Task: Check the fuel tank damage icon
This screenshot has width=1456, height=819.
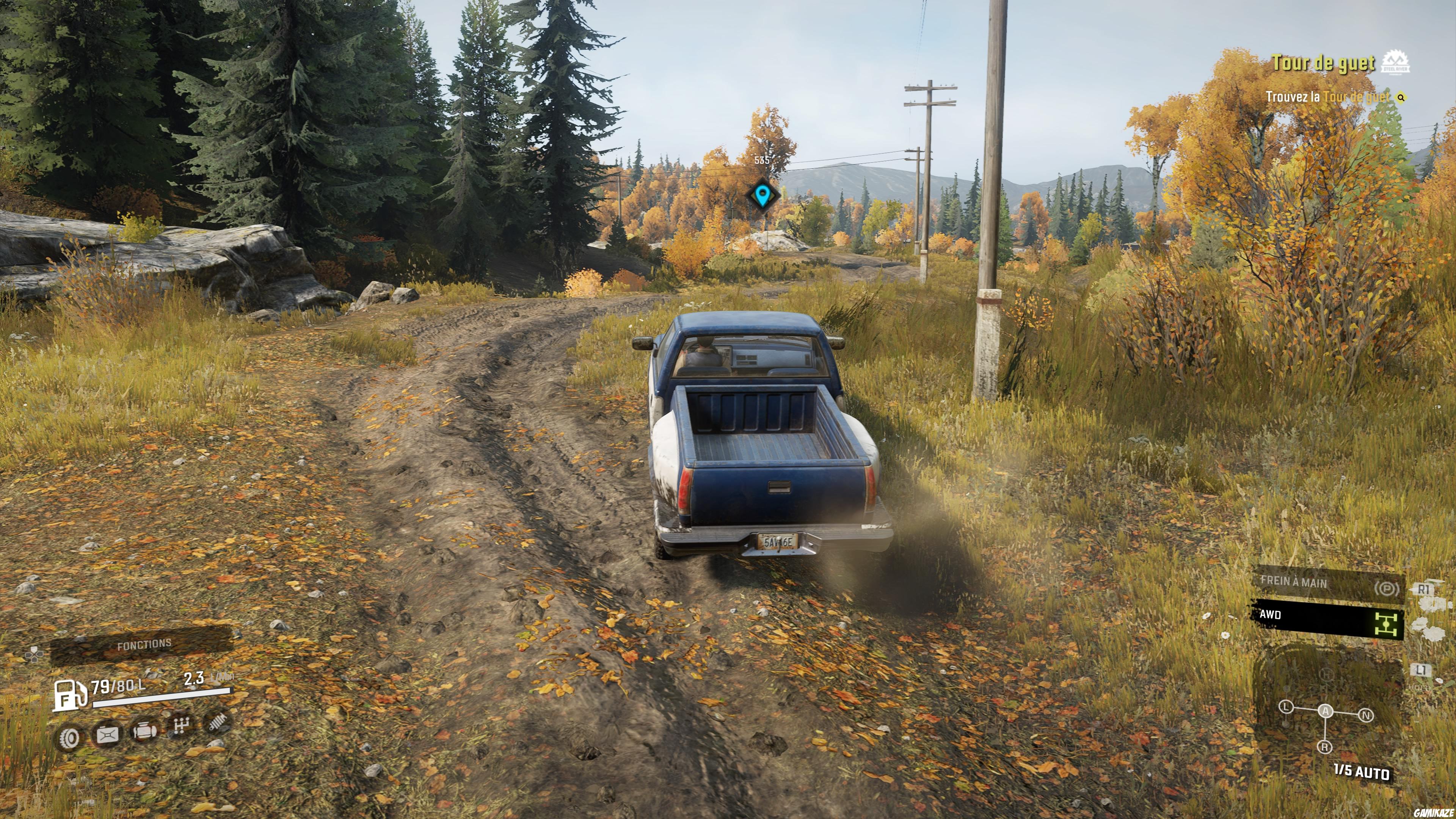Action: (107, 735)
